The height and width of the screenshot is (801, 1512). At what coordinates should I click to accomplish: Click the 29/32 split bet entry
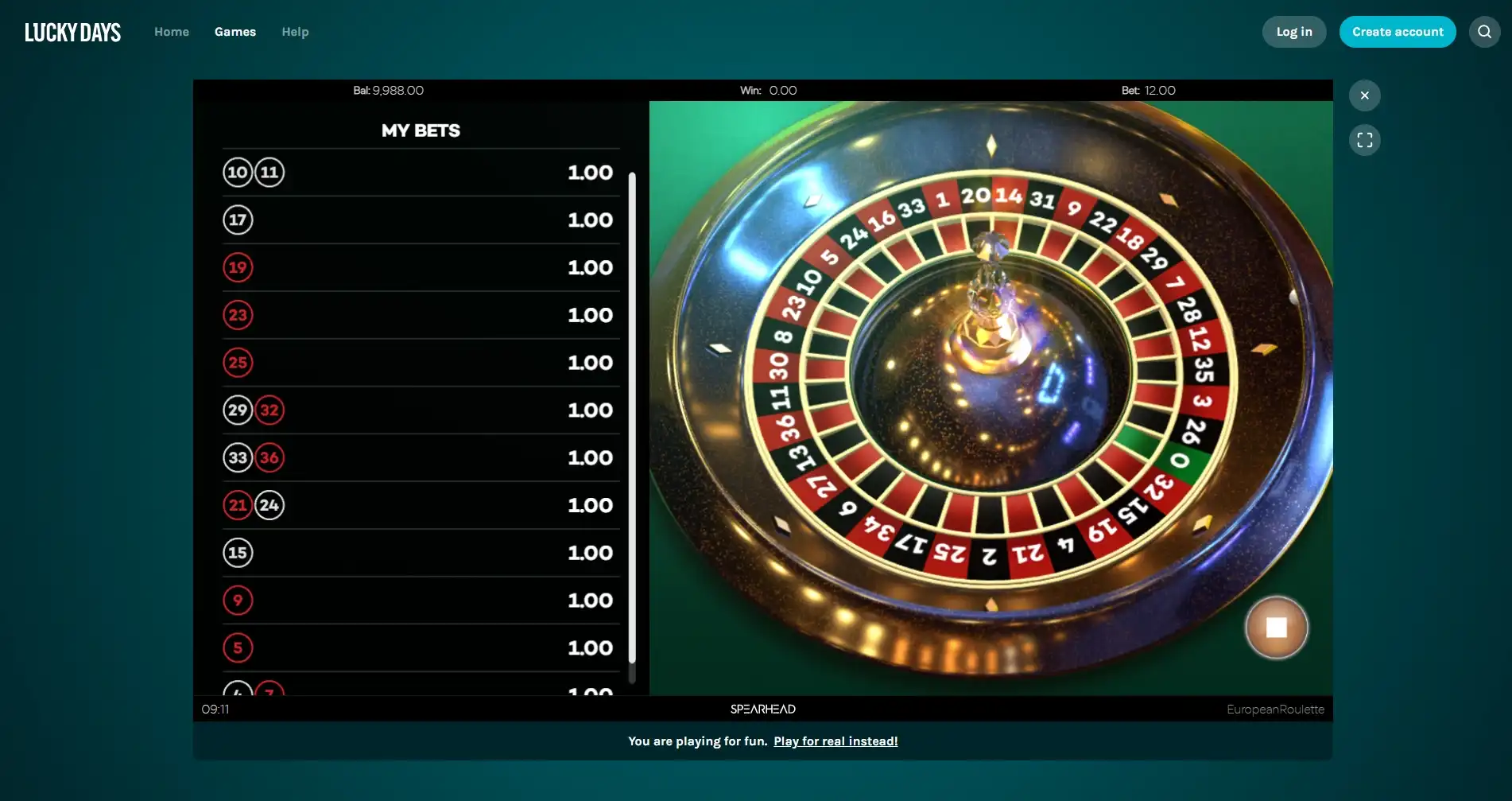click(x=253, y=410)
